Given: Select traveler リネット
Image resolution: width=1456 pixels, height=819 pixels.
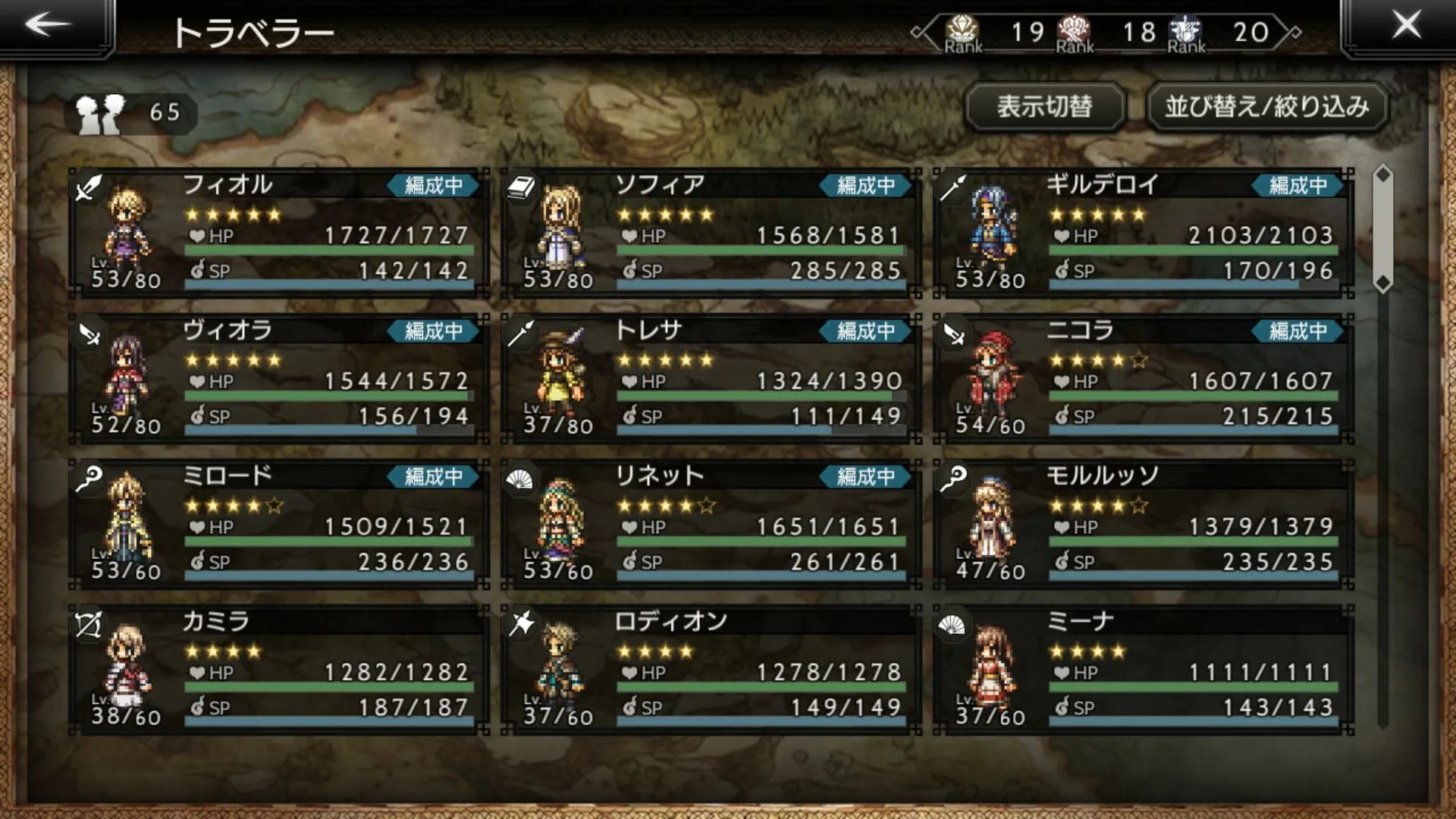Looking at the screenshot, I should point(711,523).
